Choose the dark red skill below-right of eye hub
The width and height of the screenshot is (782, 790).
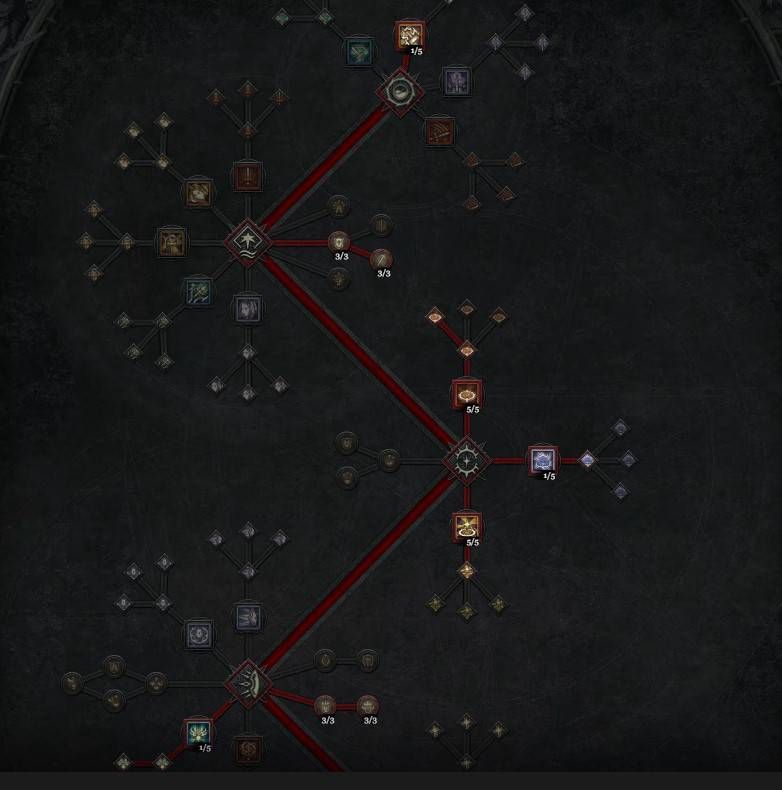439,131
